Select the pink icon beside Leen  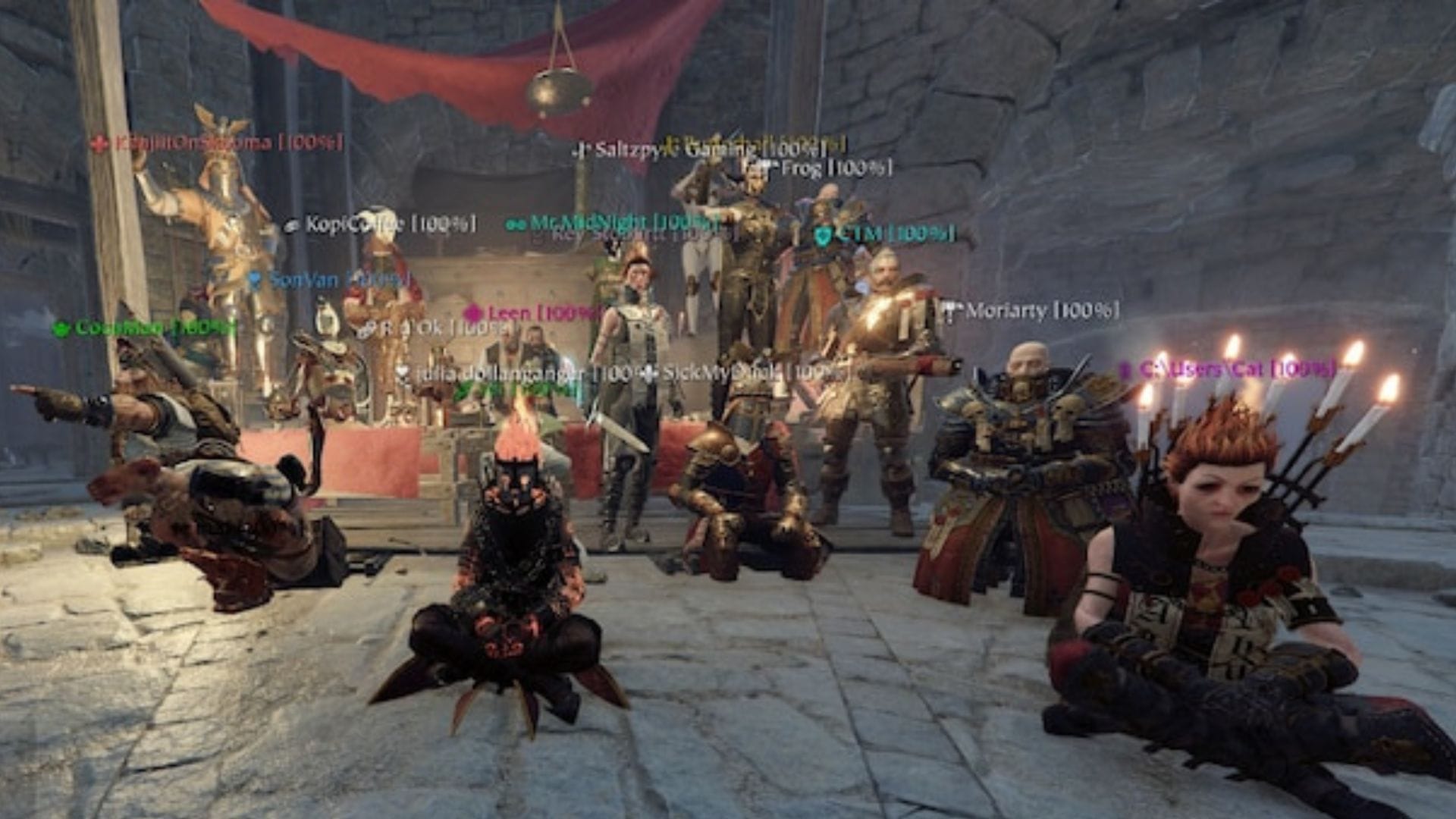[472, 312]
